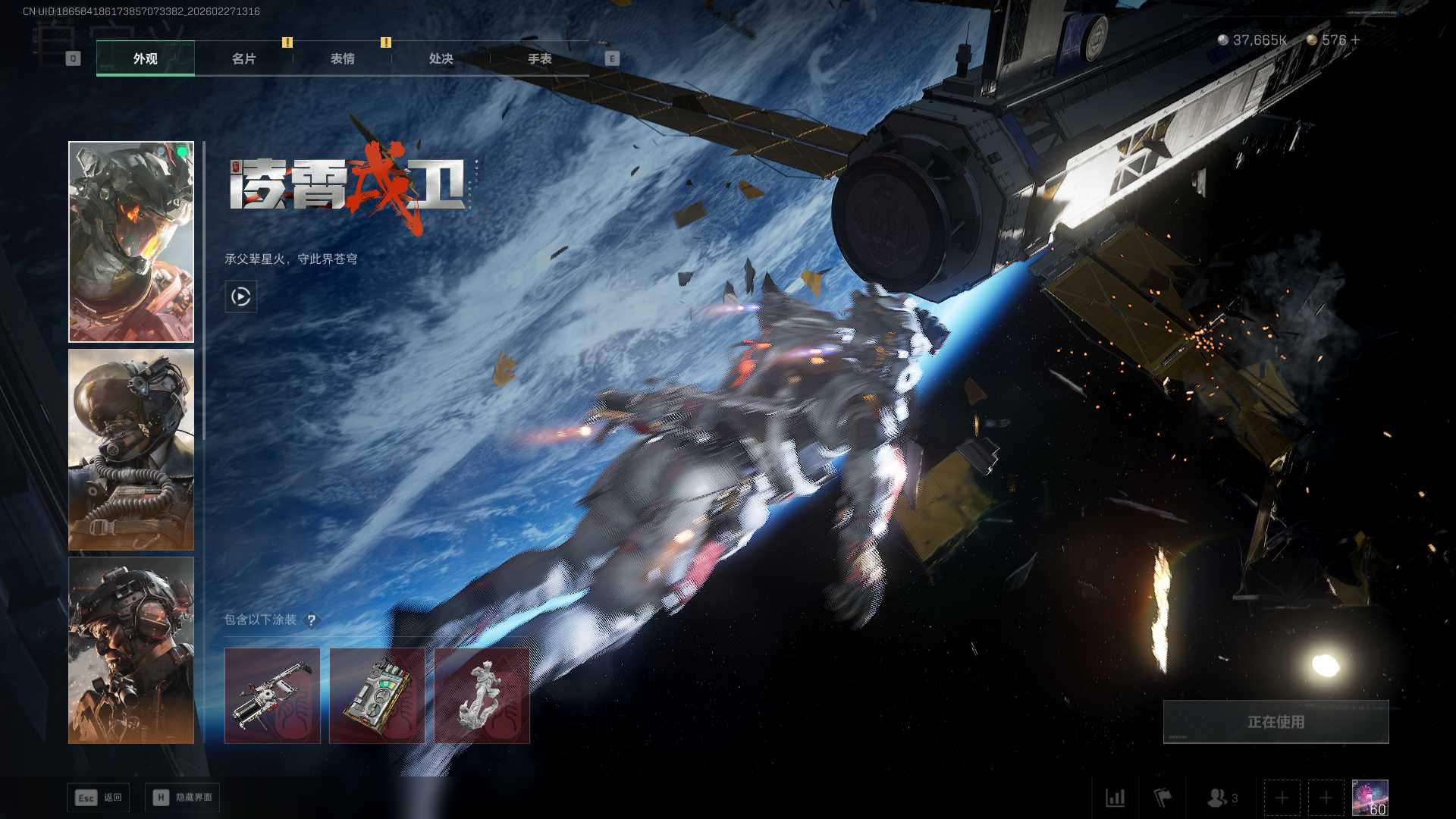Pick the goggled soldier skin thumbnail
The height and width of the screenshot is (819, 1456).
click(131, 650)
